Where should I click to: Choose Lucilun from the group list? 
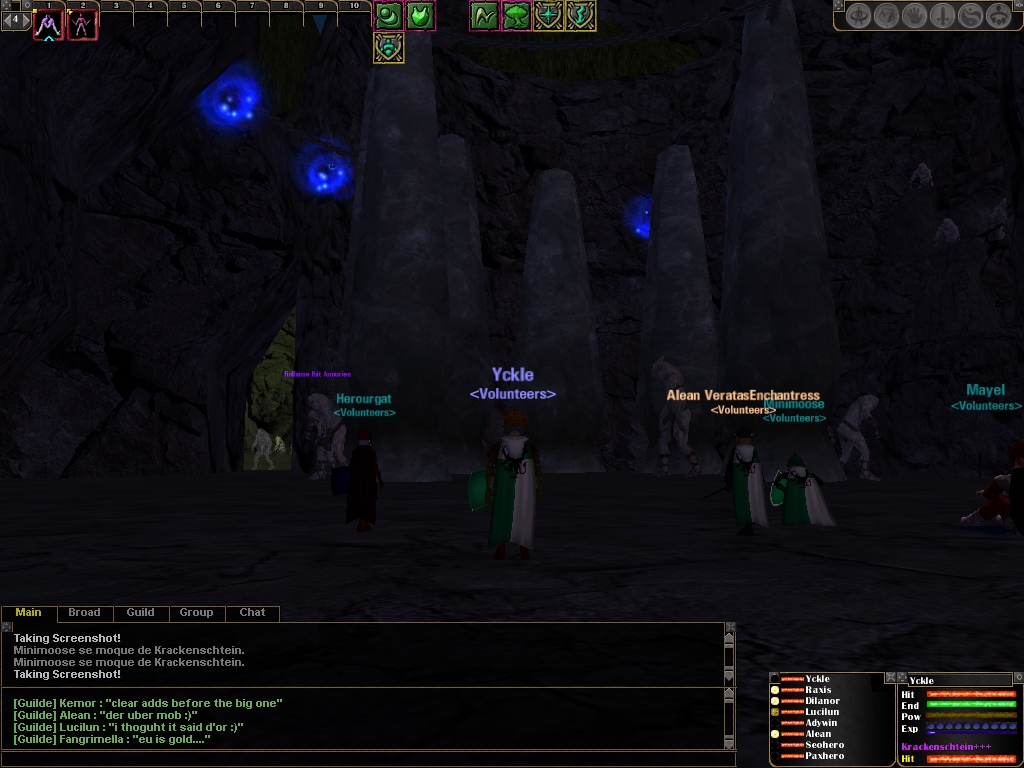[x=822, y=712]
